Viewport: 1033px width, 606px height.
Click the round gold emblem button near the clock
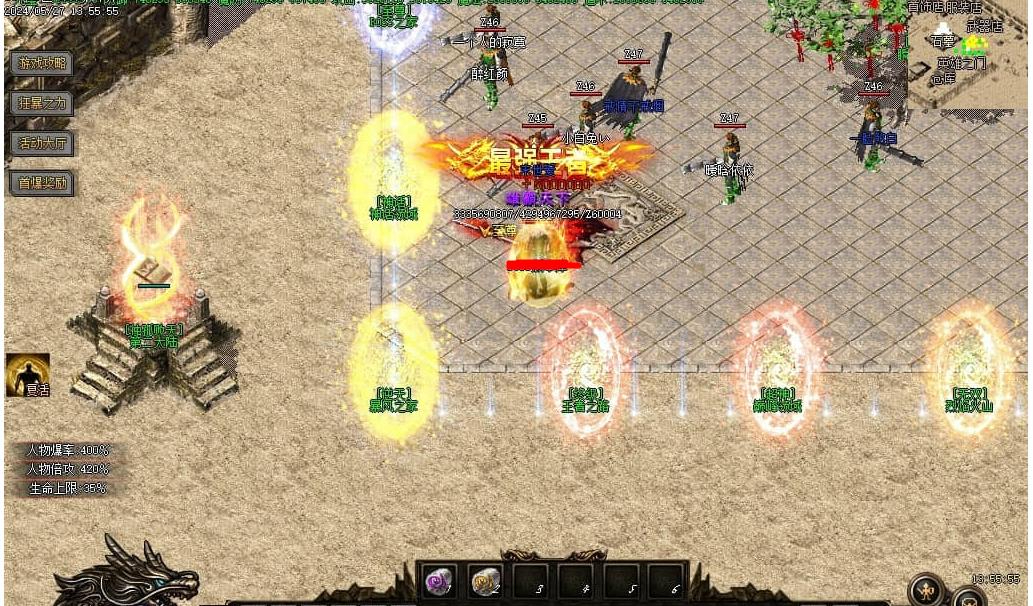pyautogui.click(x=927, y=588)
